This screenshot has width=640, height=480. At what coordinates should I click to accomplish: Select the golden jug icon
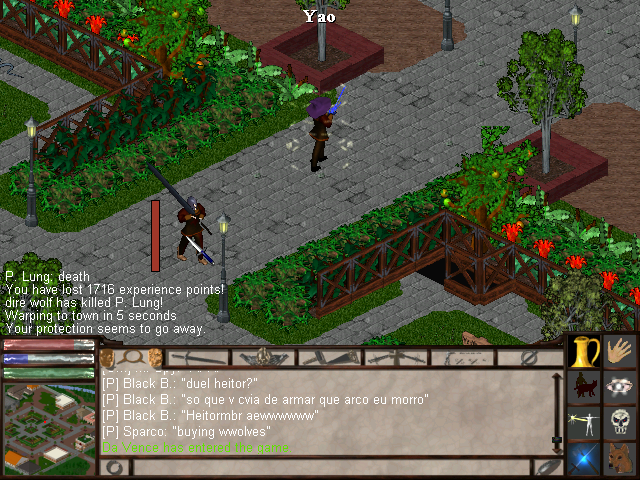tap(584, 351)
